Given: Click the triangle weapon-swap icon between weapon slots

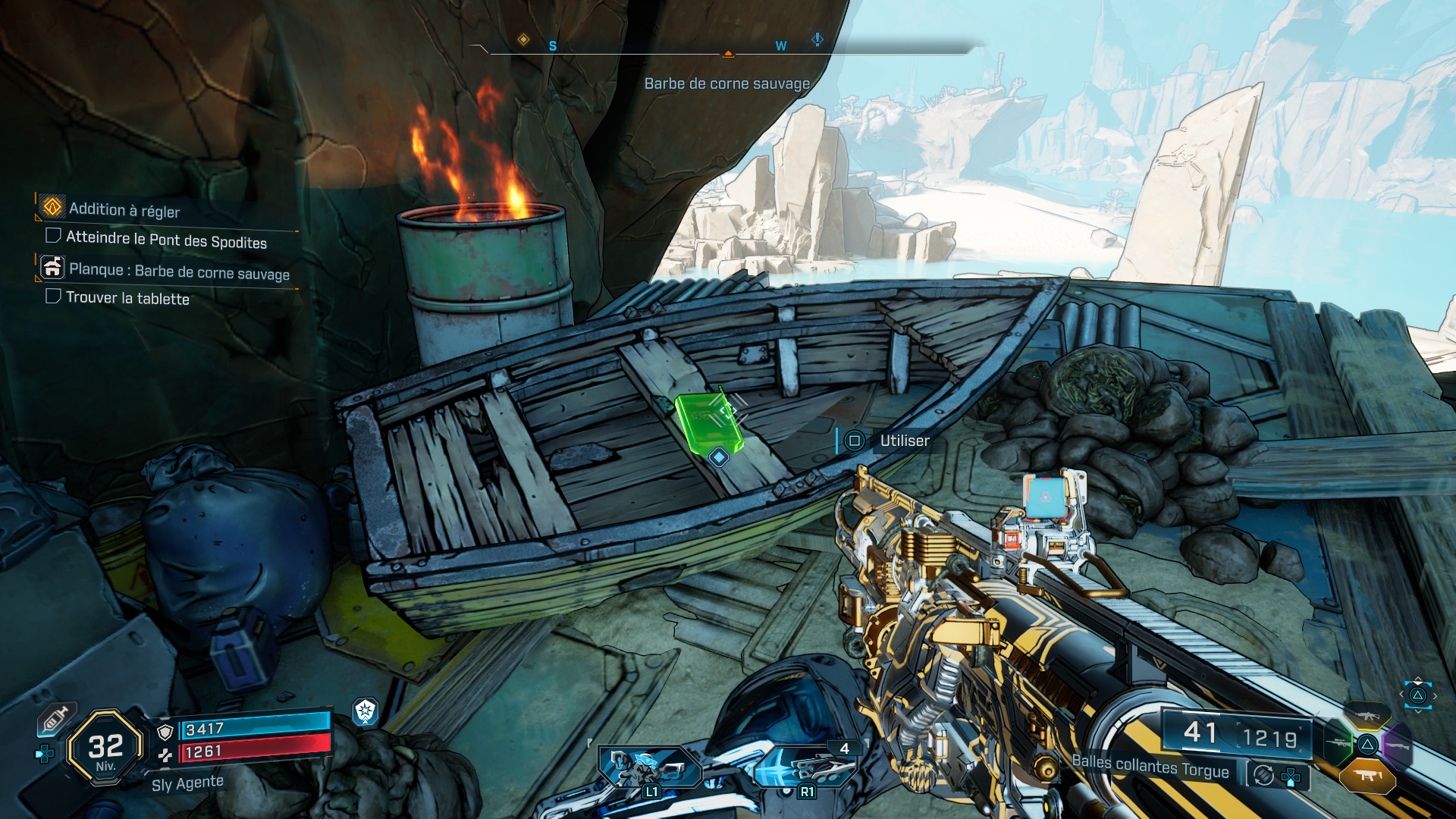Looking at the screenshot, I should point(1367,745).
